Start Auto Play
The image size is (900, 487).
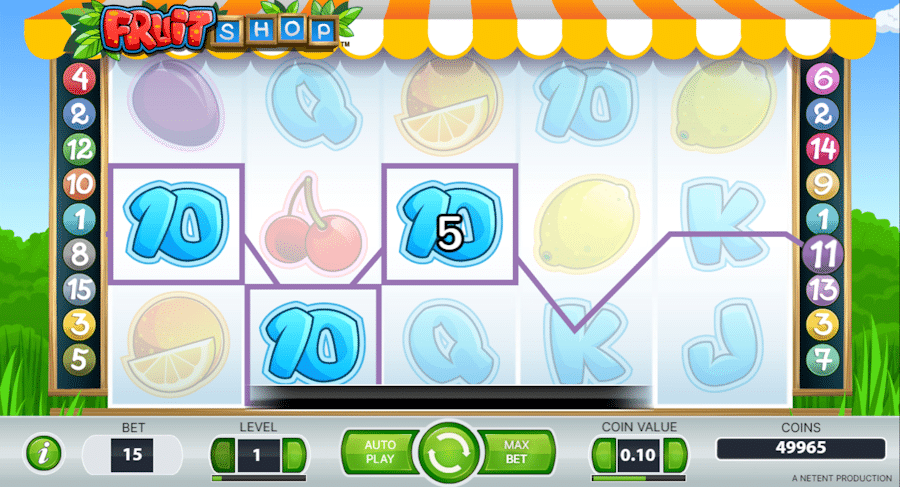pyautogui.click(x=380, y=452)
